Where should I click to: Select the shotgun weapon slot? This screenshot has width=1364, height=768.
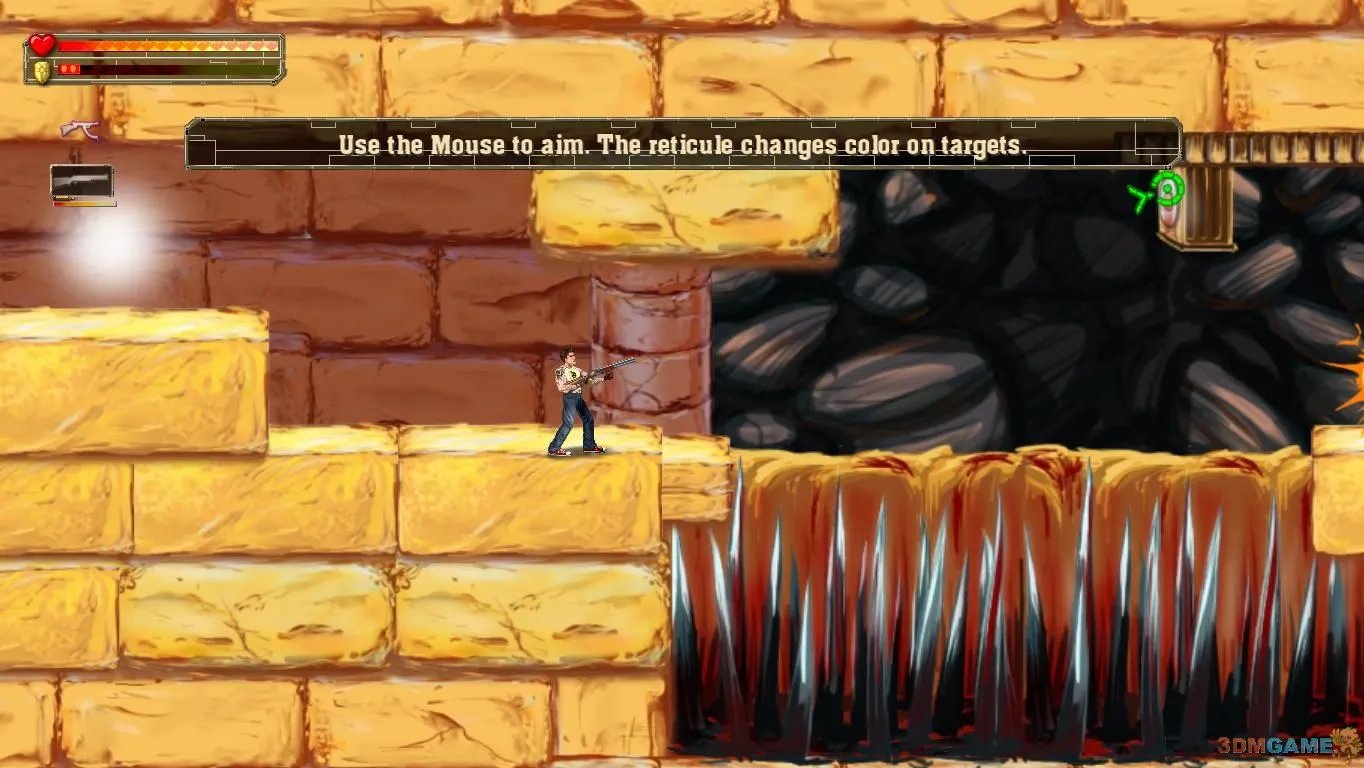pos(82,182)
